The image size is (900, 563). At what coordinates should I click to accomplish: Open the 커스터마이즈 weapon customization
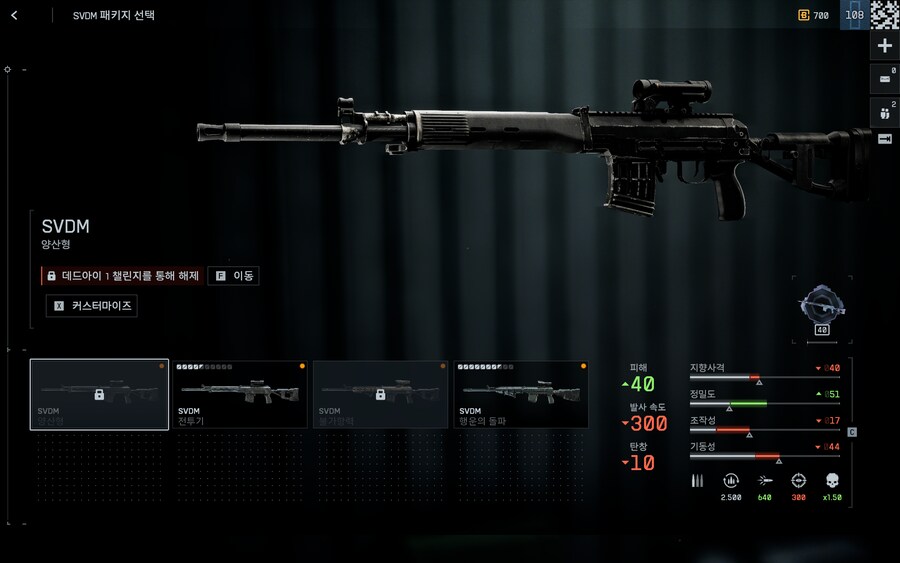coord(92,306)
